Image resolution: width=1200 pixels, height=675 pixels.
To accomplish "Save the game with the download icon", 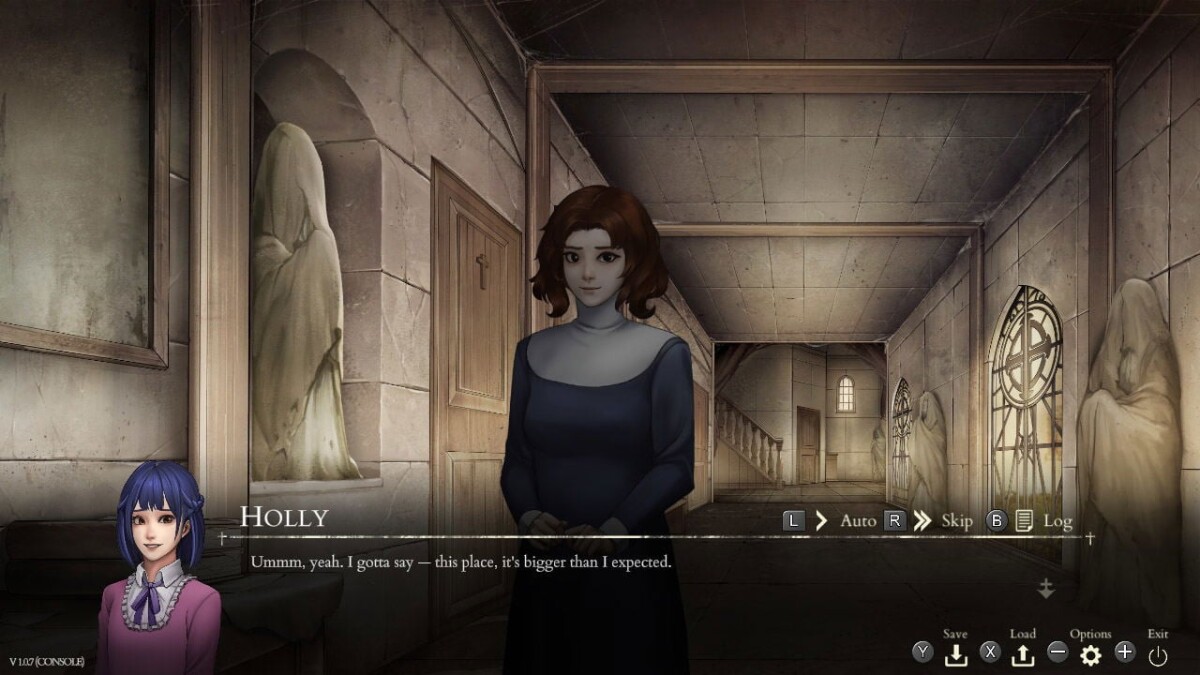I will (x=956, y=654).
